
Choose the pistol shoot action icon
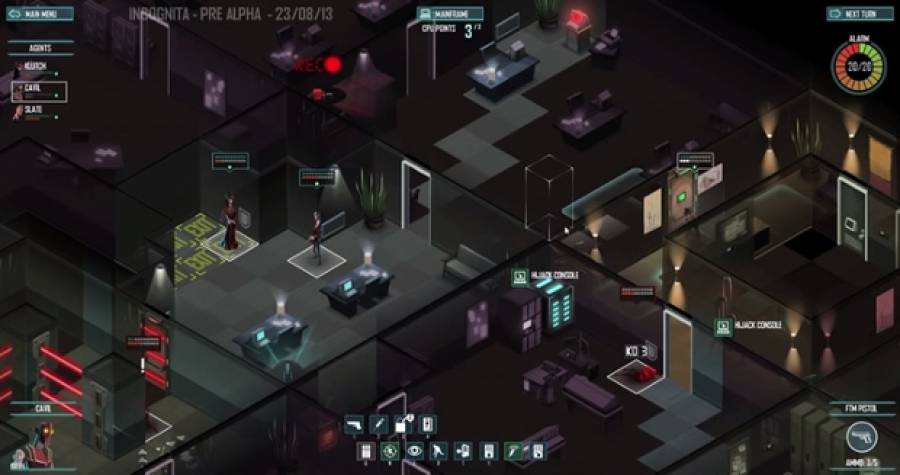353,425
